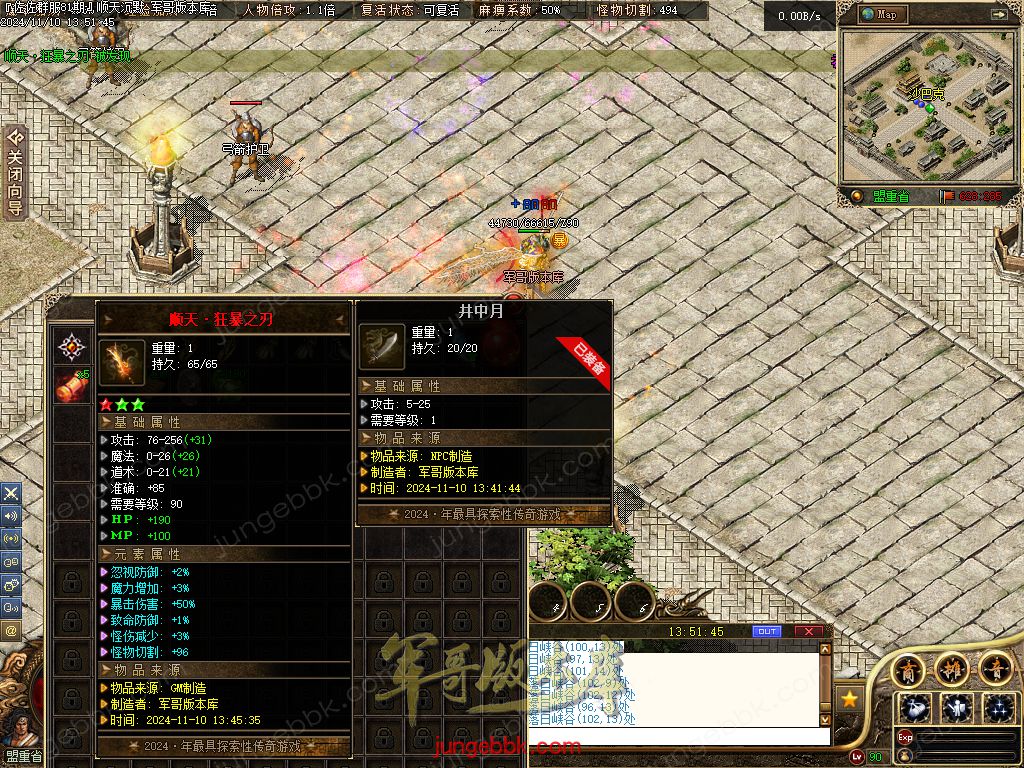This screenshot has width=1024, height=768.
Task: Click the crossed swords side icon
Action: [x=11, y=493]
